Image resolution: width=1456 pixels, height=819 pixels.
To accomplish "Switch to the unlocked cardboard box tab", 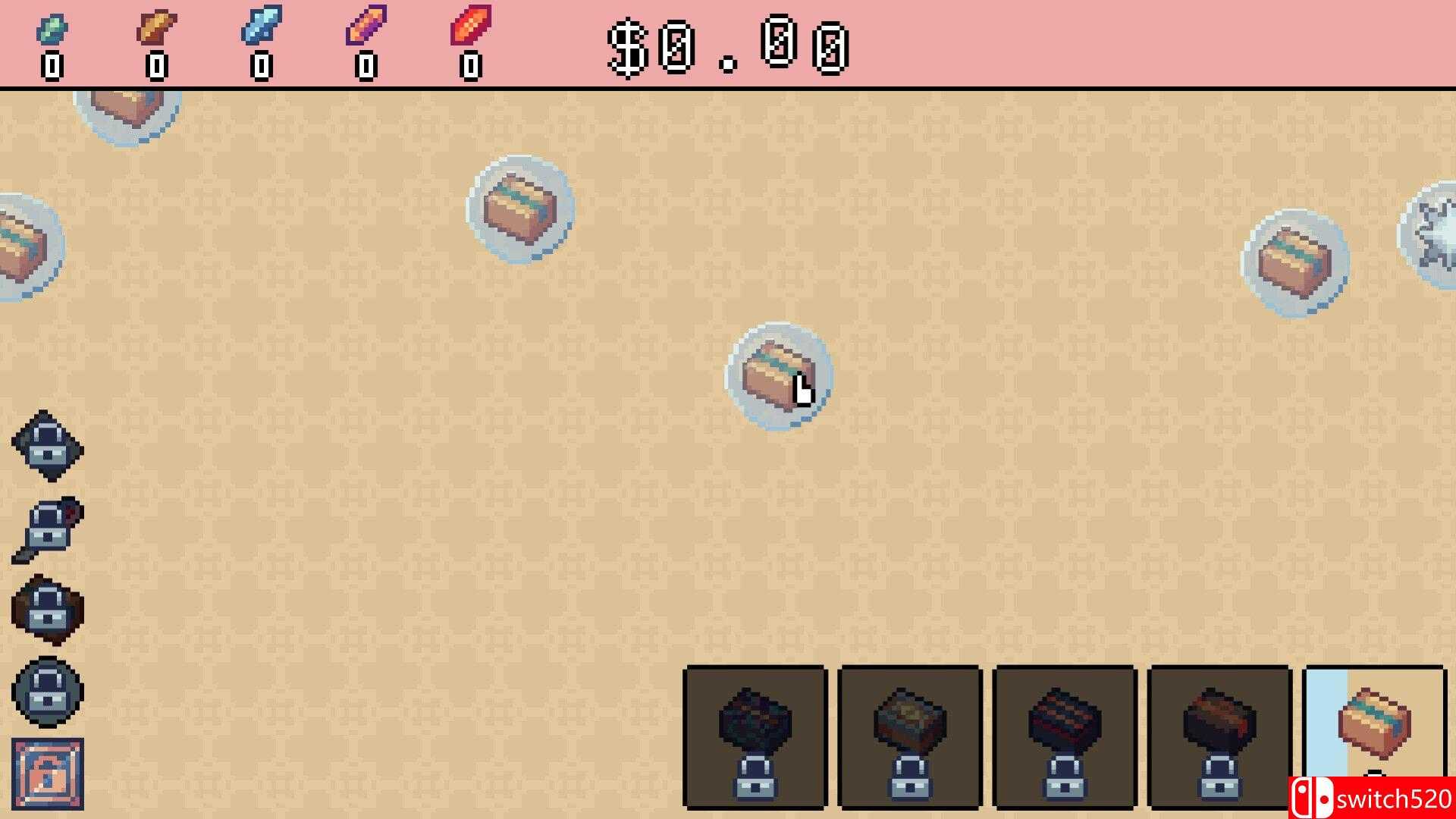I will tap(1373, 728).
